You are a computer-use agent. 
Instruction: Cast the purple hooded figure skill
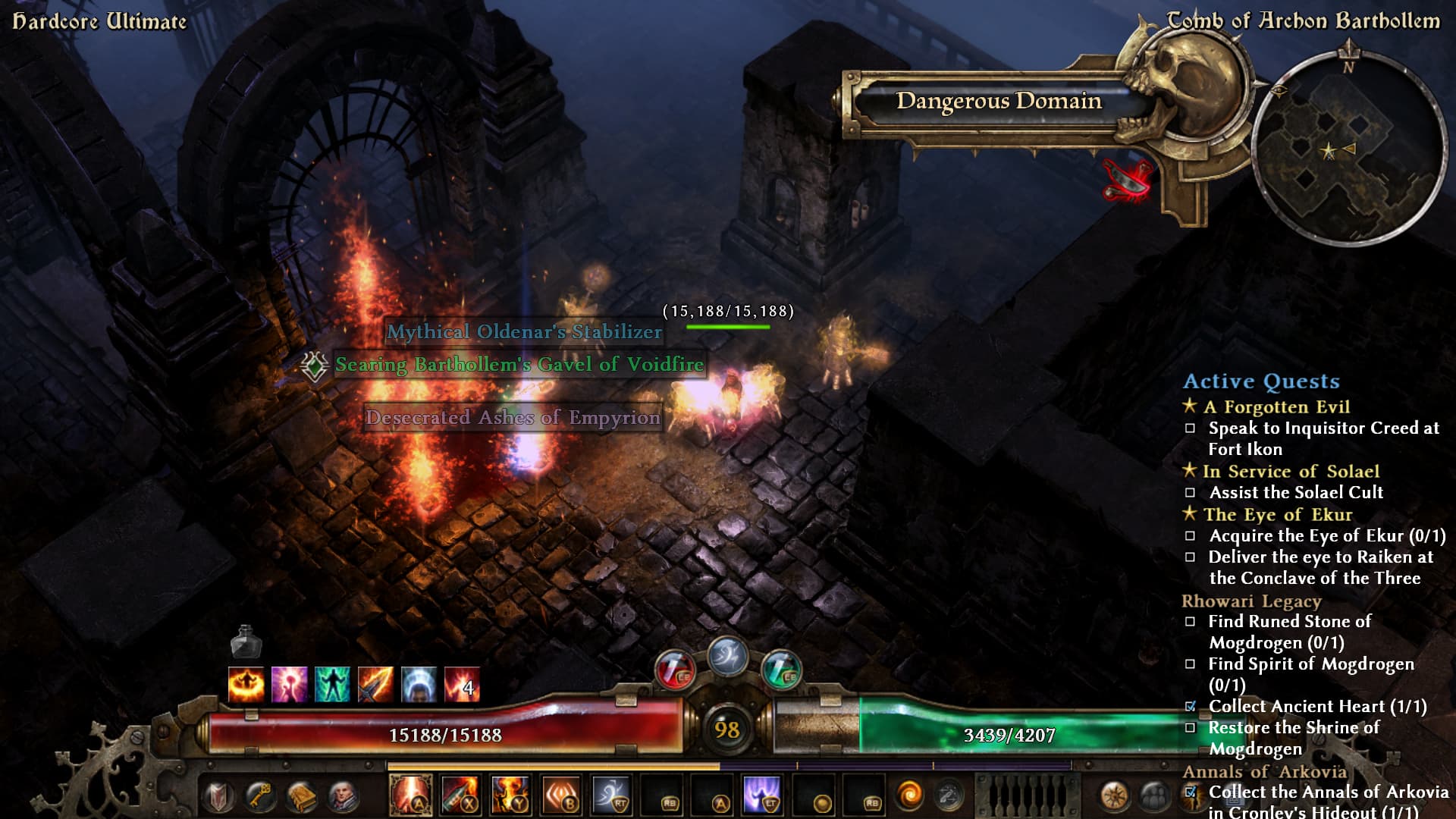(x=762, y=795)
